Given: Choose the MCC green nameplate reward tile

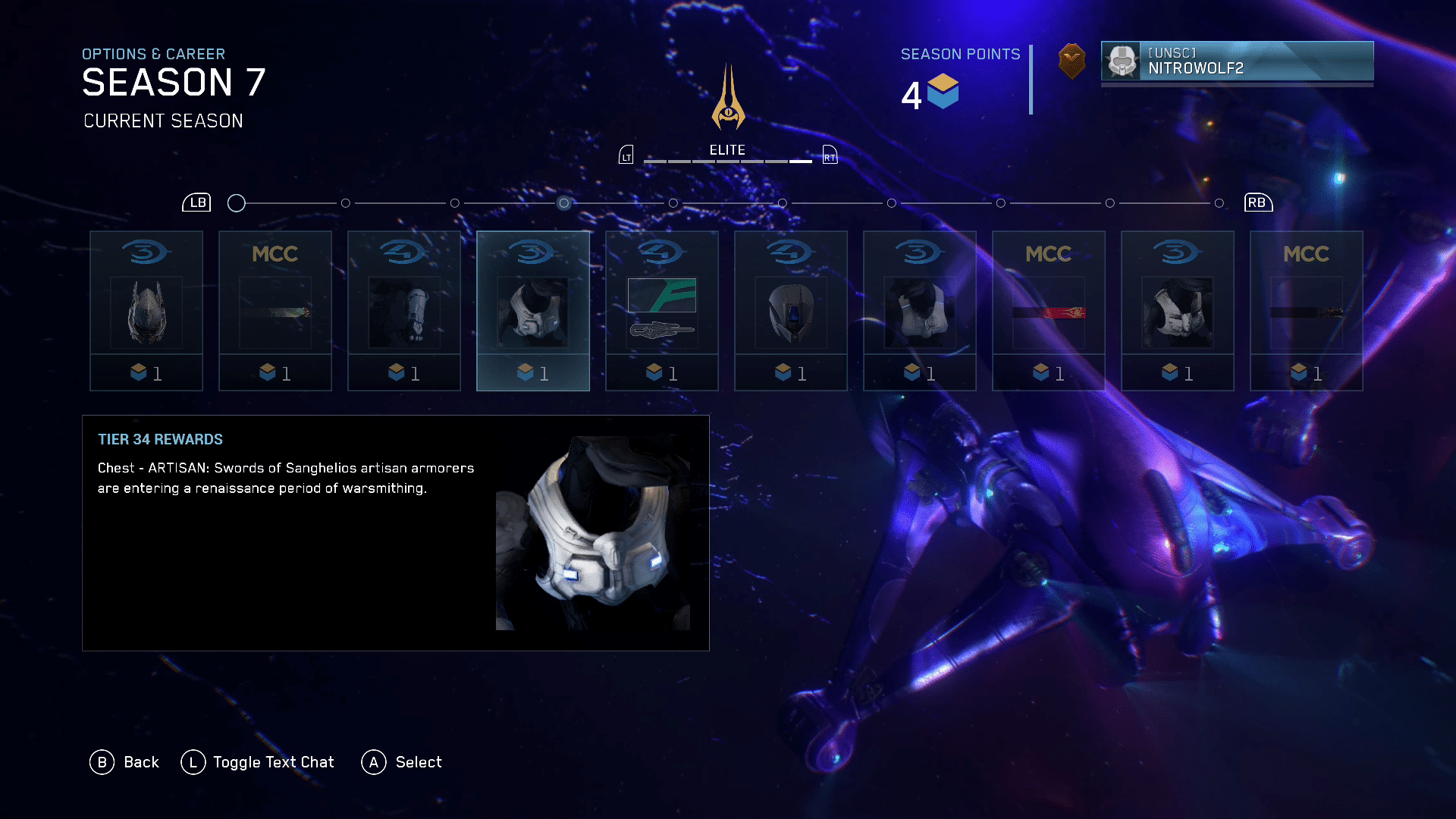Looking at the screenshot, I should pos(275,311).
